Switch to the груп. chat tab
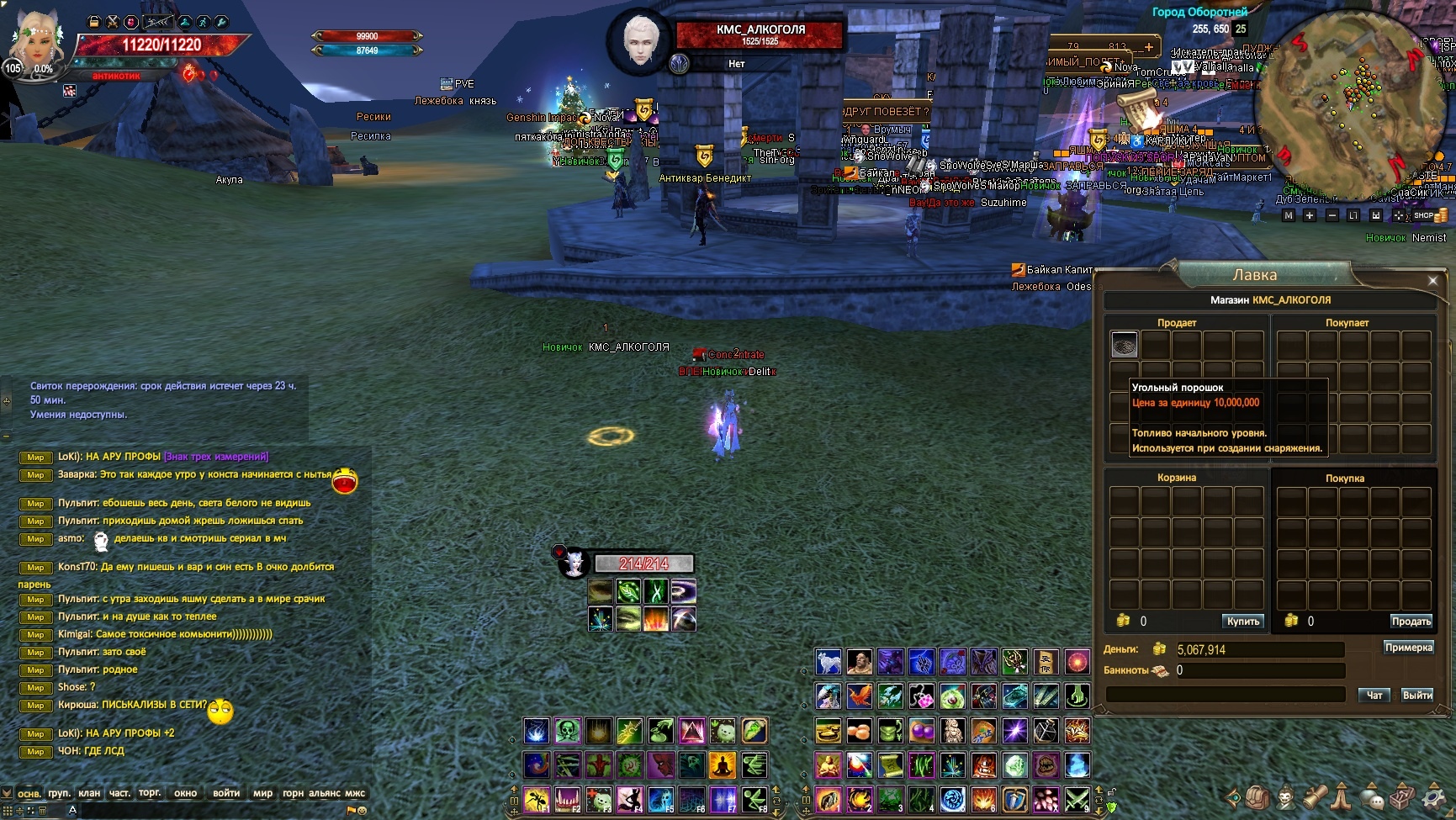The width and height of the screenshot is (1456, 820). [x=59, y=793]
